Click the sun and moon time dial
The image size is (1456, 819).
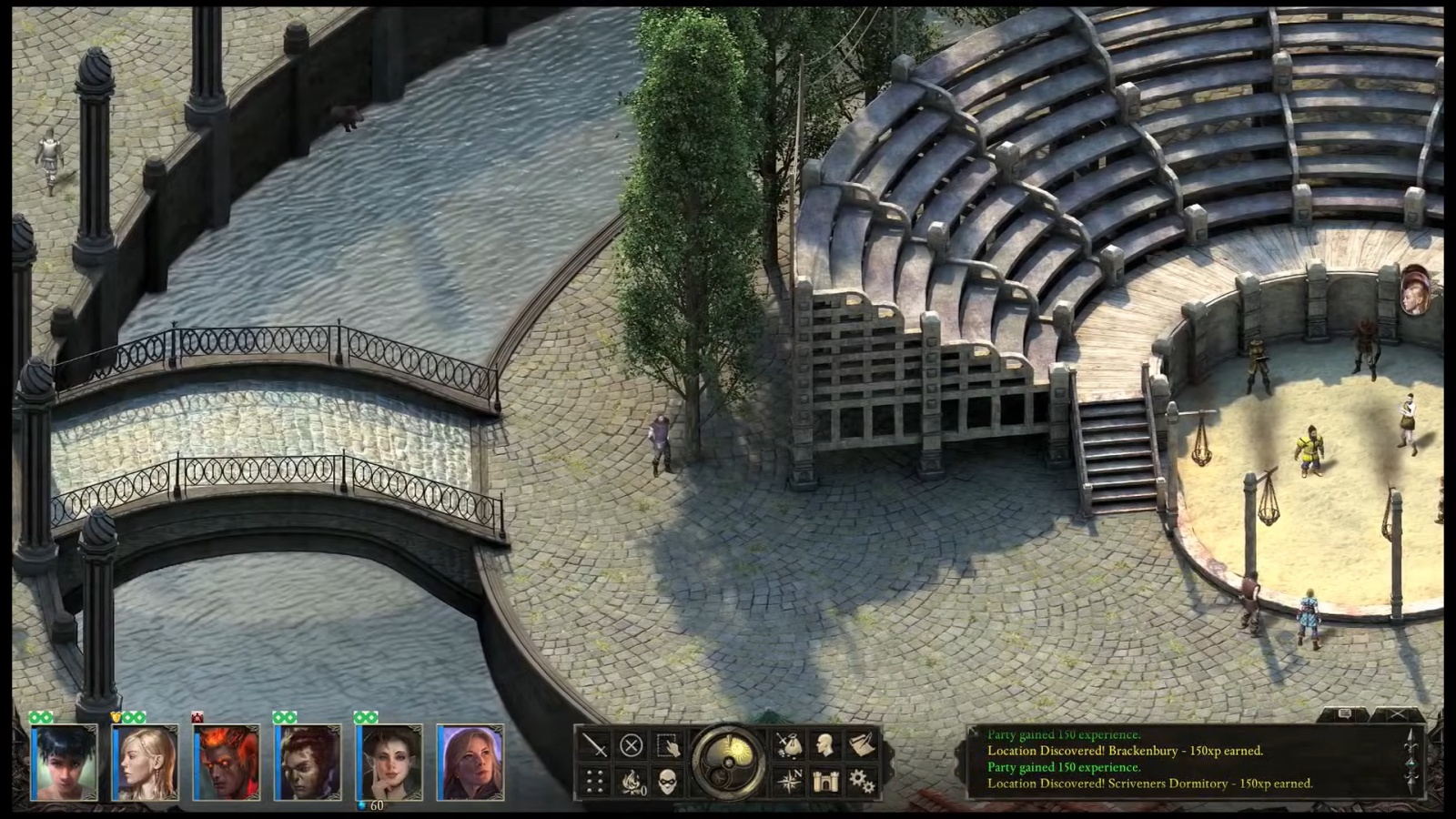click(728, 763)
